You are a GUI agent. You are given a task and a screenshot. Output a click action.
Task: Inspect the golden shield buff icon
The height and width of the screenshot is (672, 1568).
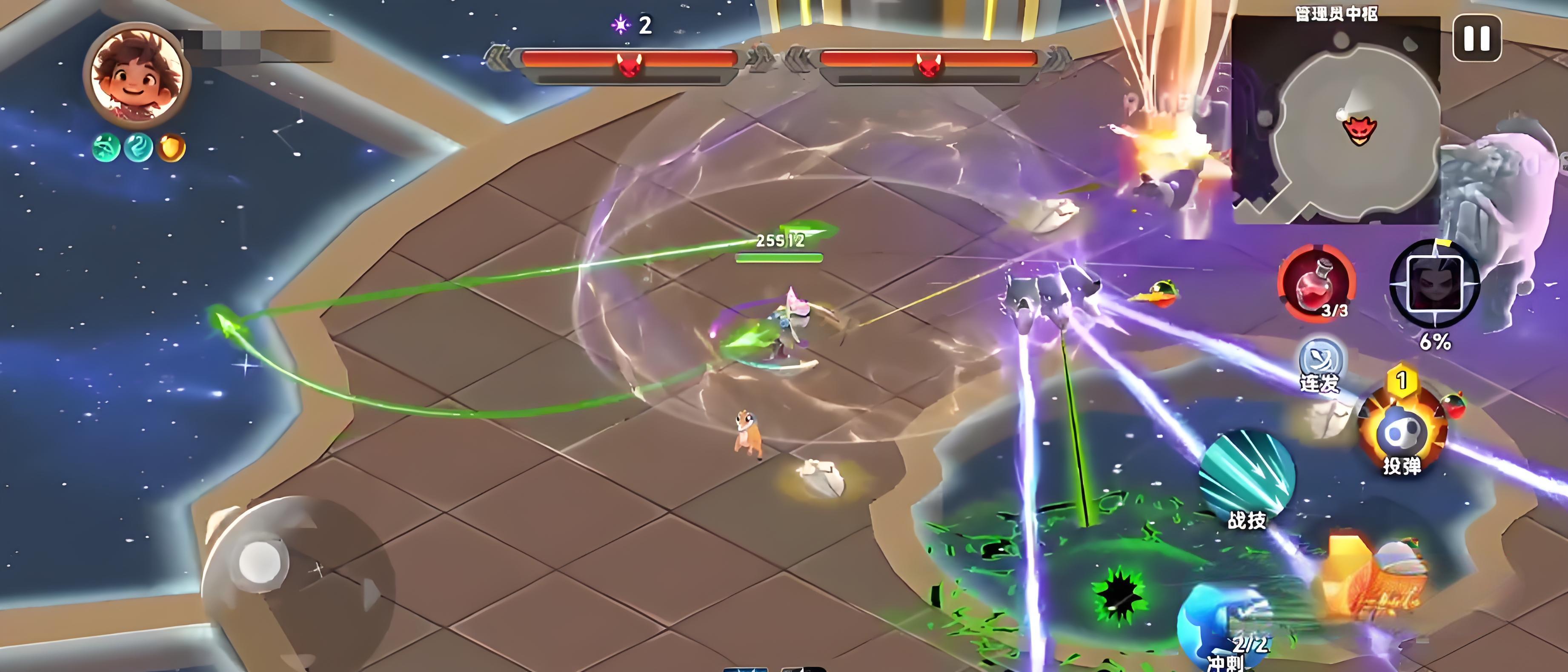click(x=171, y=148)
